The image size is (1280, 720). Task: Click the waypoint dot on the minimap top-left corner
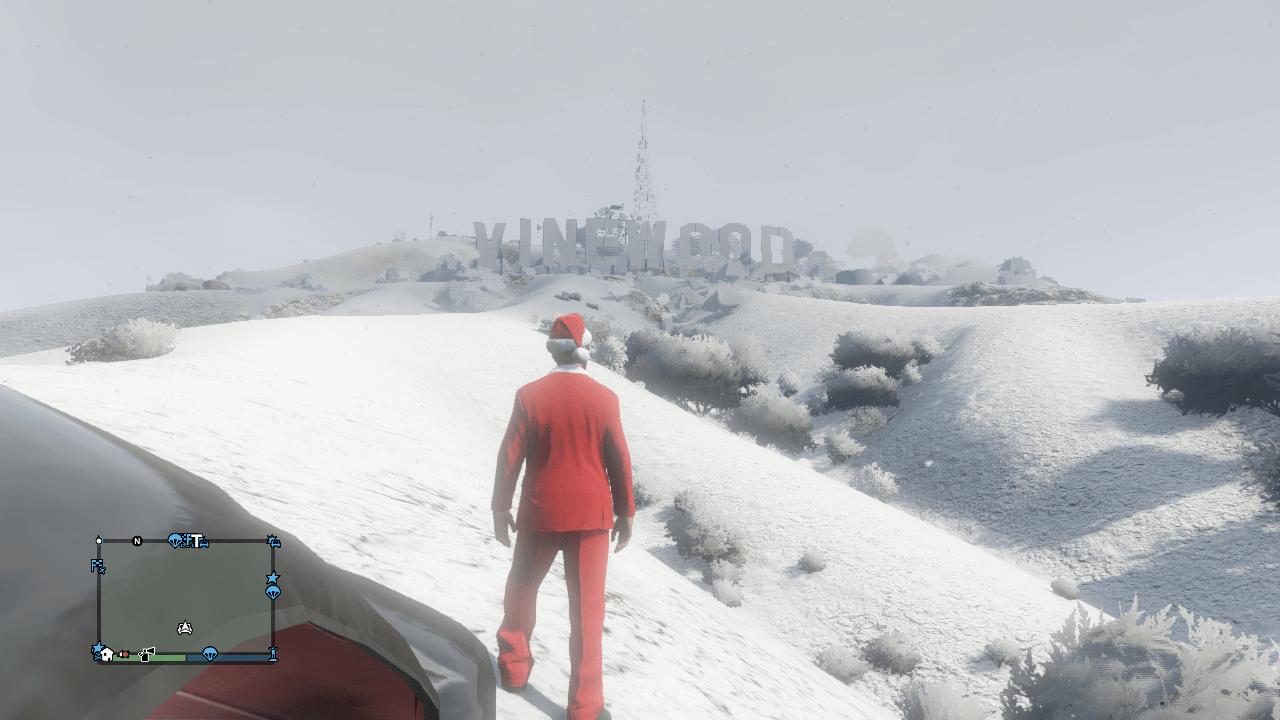tap(98, 541)
